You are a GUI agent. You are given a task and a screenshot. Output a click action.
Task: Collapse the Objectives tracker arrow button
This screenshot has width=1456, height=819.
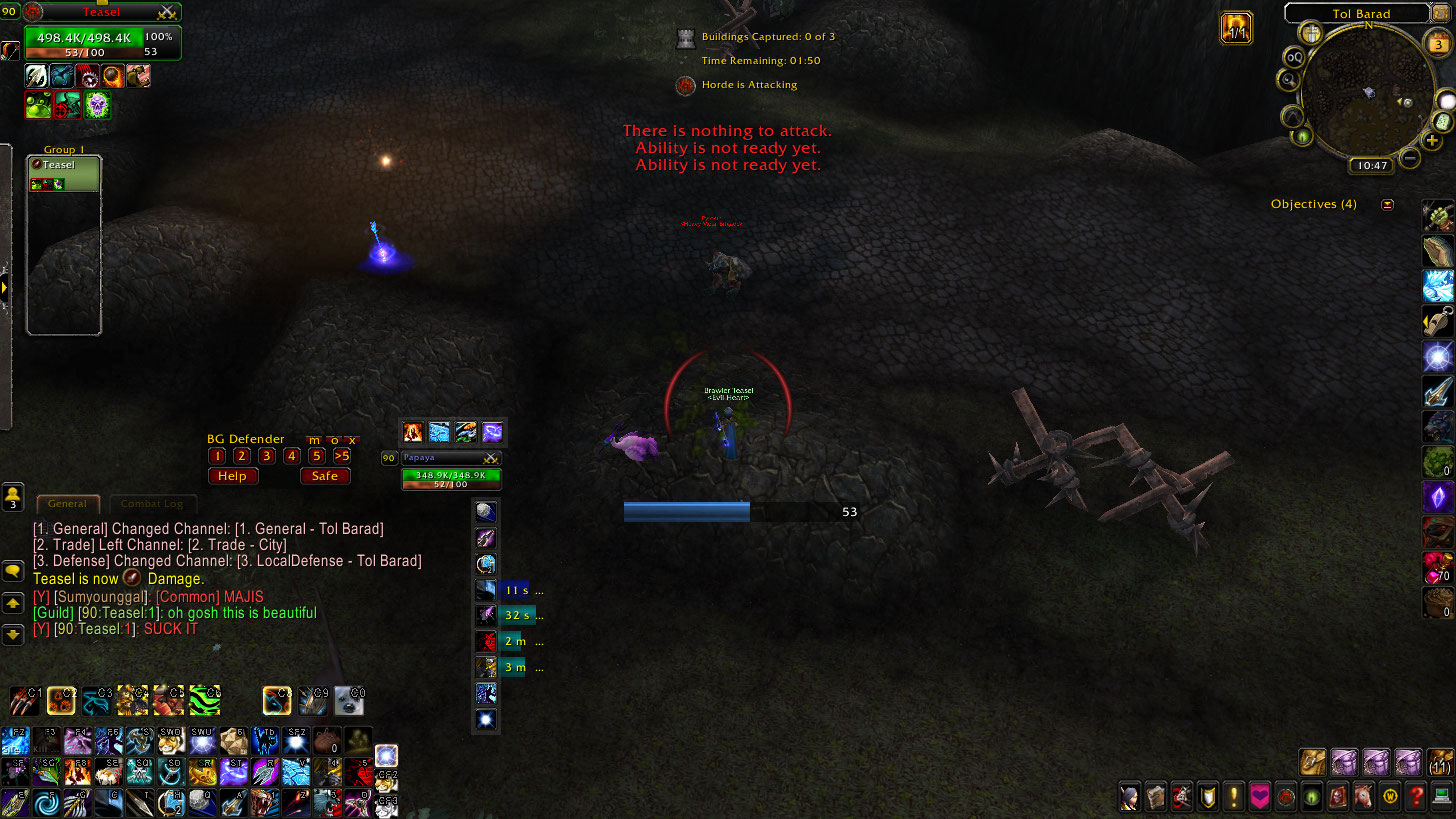click(x=1387, y=204)
